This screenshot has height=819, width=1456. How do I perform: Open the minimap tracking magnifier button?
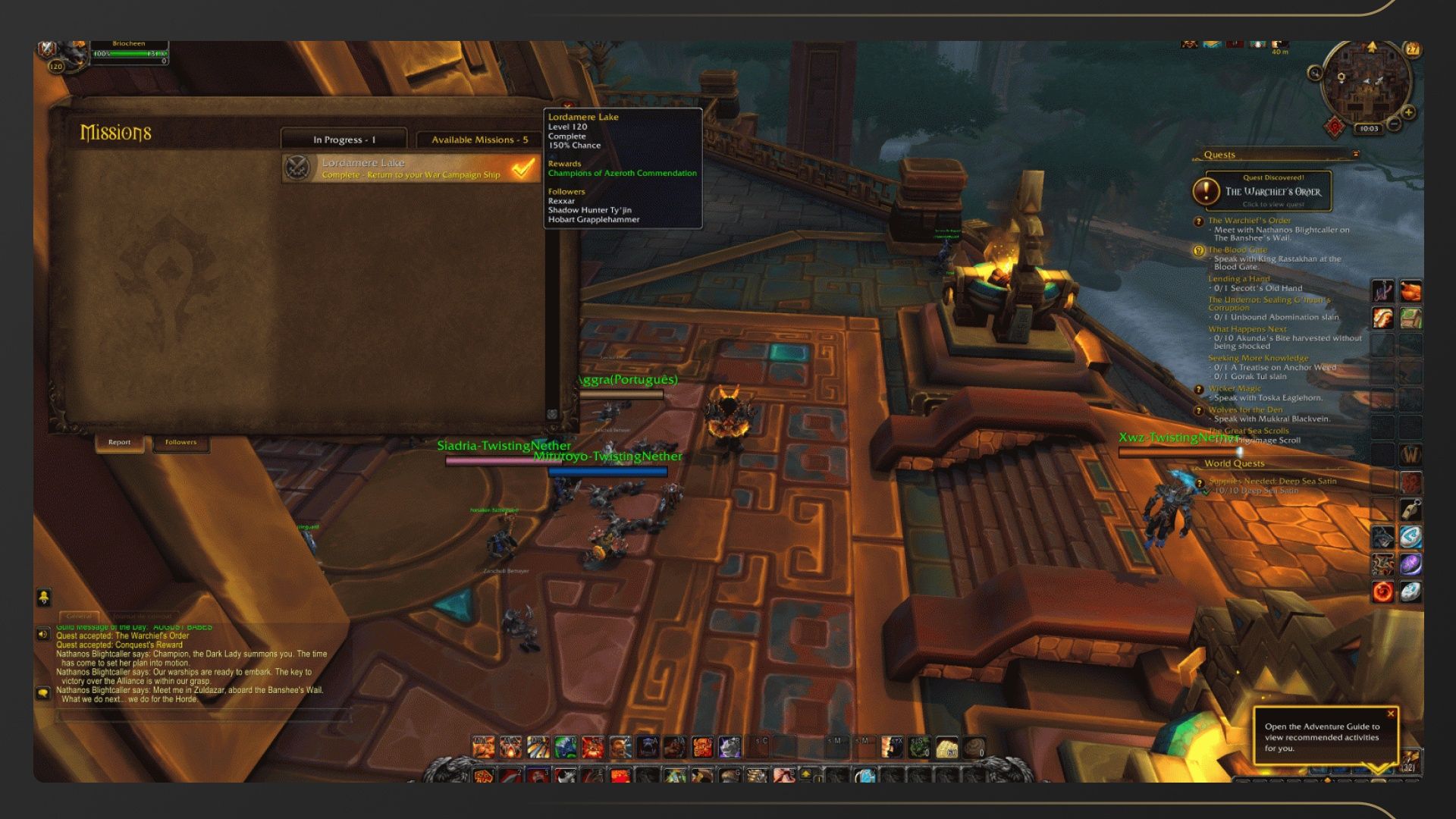pyautogui.click(x=1315, y=74)
